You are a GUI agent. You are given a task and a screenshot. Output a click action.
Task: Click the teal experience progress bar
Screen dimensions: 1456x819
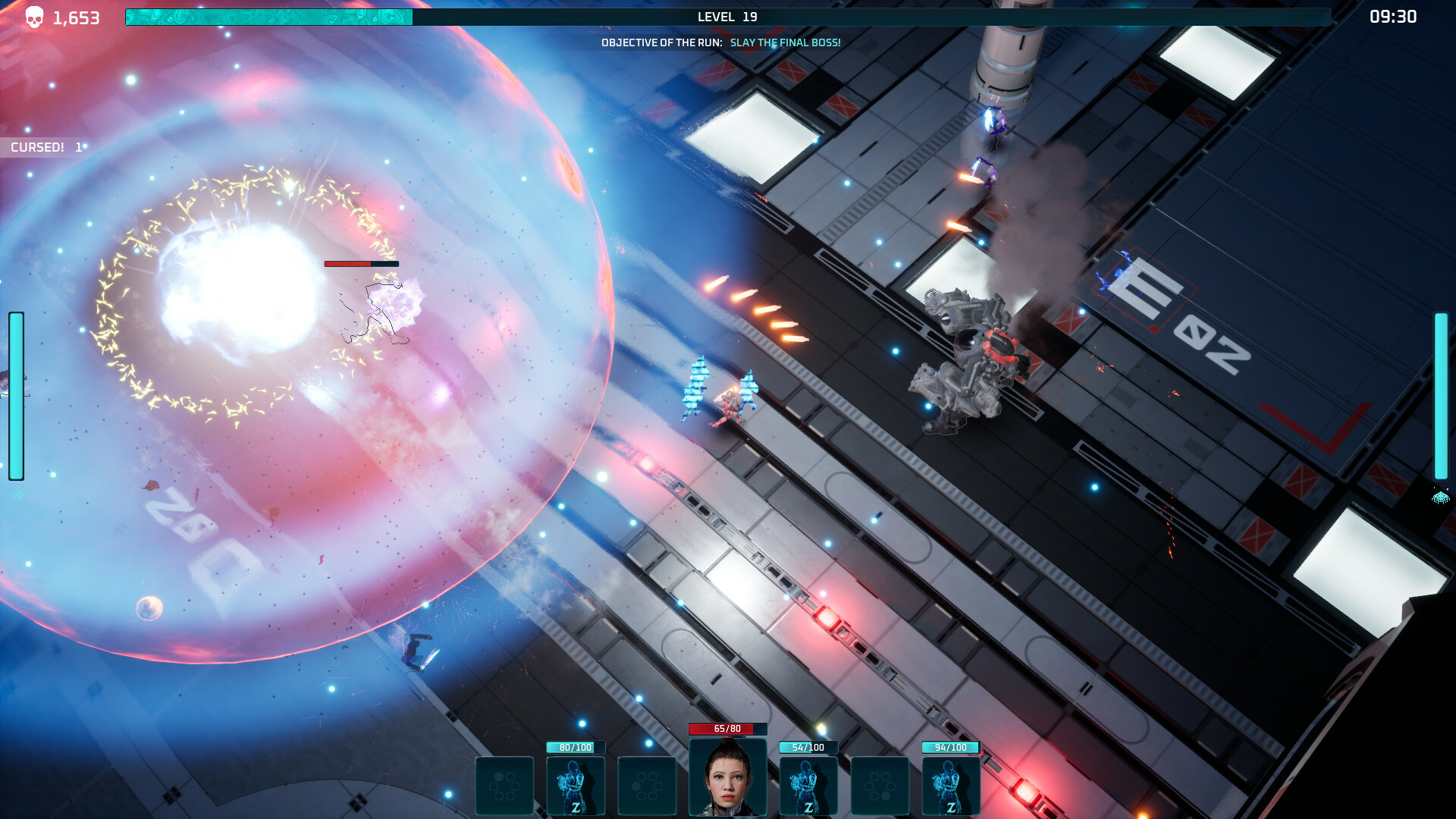pyautogui.click(x=269, y=14)
